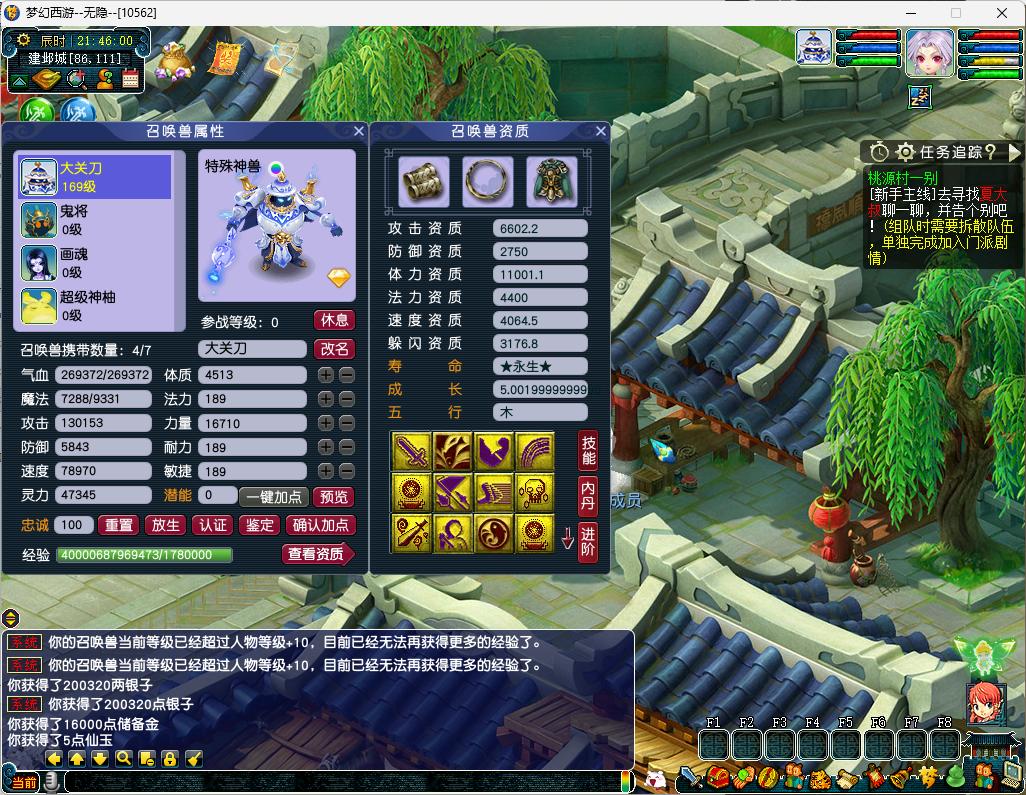Click the 休息 button
The width and height of the screenshot is (1026, 795).
point(334,321)
